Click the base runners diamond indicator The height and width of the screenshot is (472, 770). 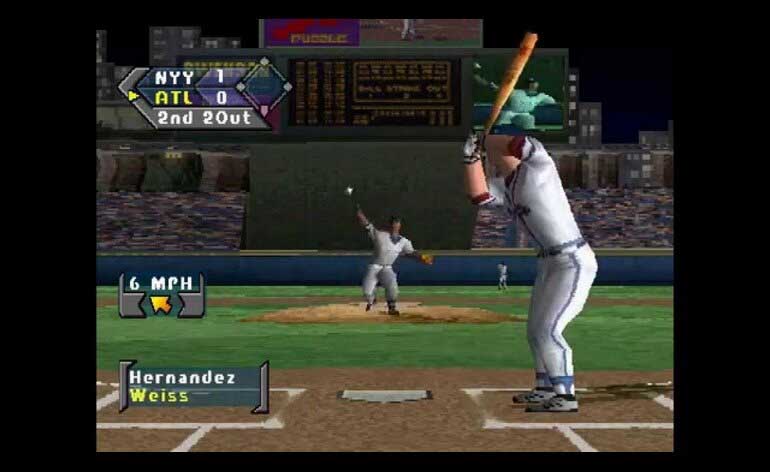click(264, 86)
